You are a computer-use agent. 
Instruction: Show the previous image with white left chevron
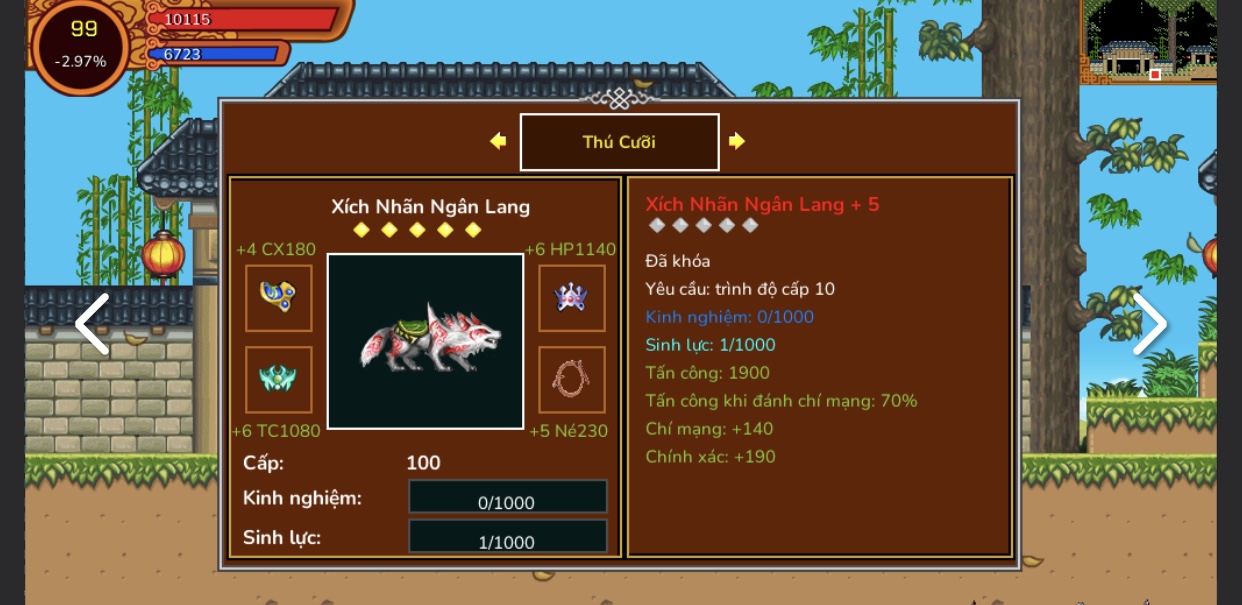click(92, 324)
